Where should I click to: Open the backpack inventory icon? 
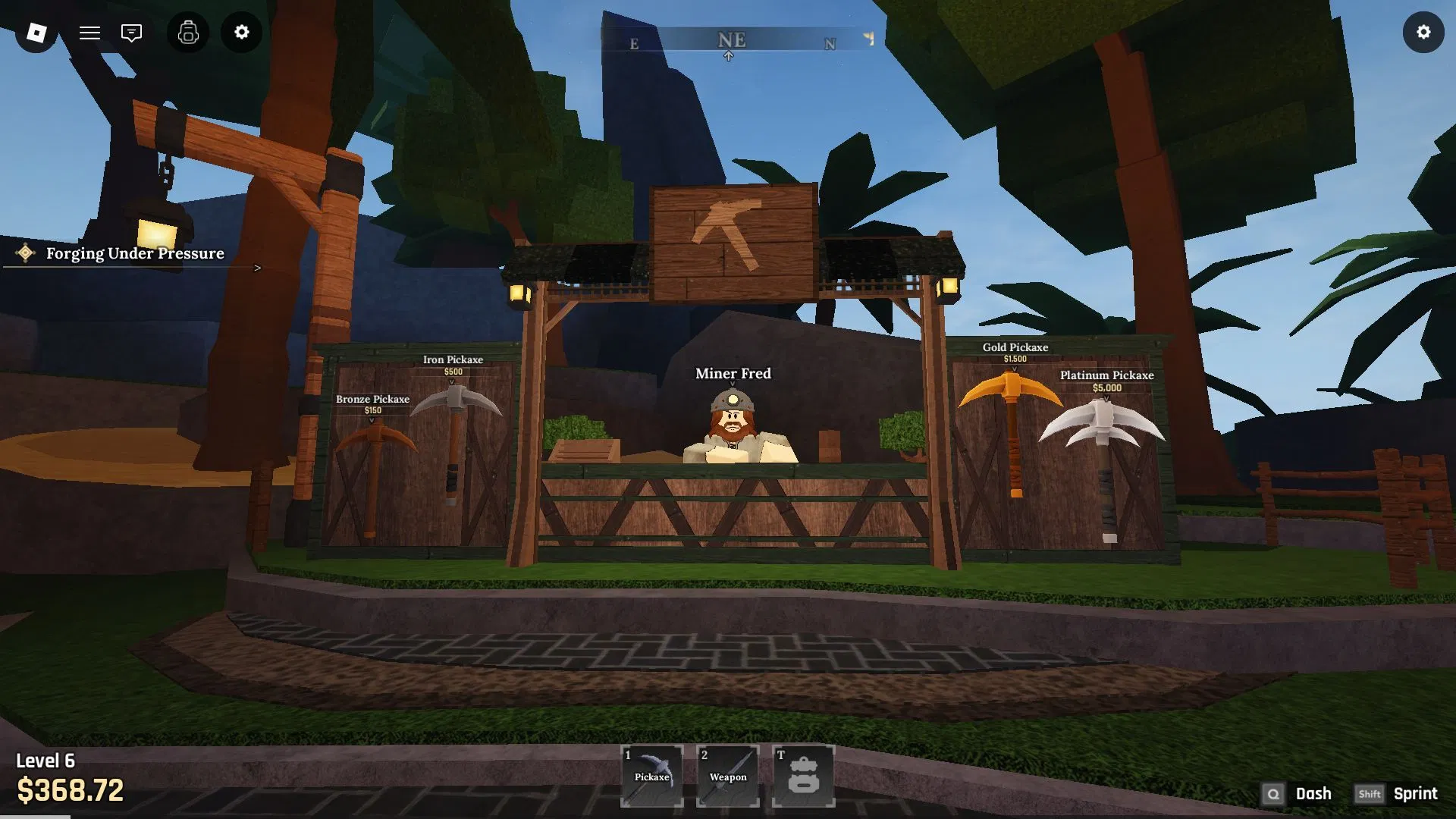[188, 33]
